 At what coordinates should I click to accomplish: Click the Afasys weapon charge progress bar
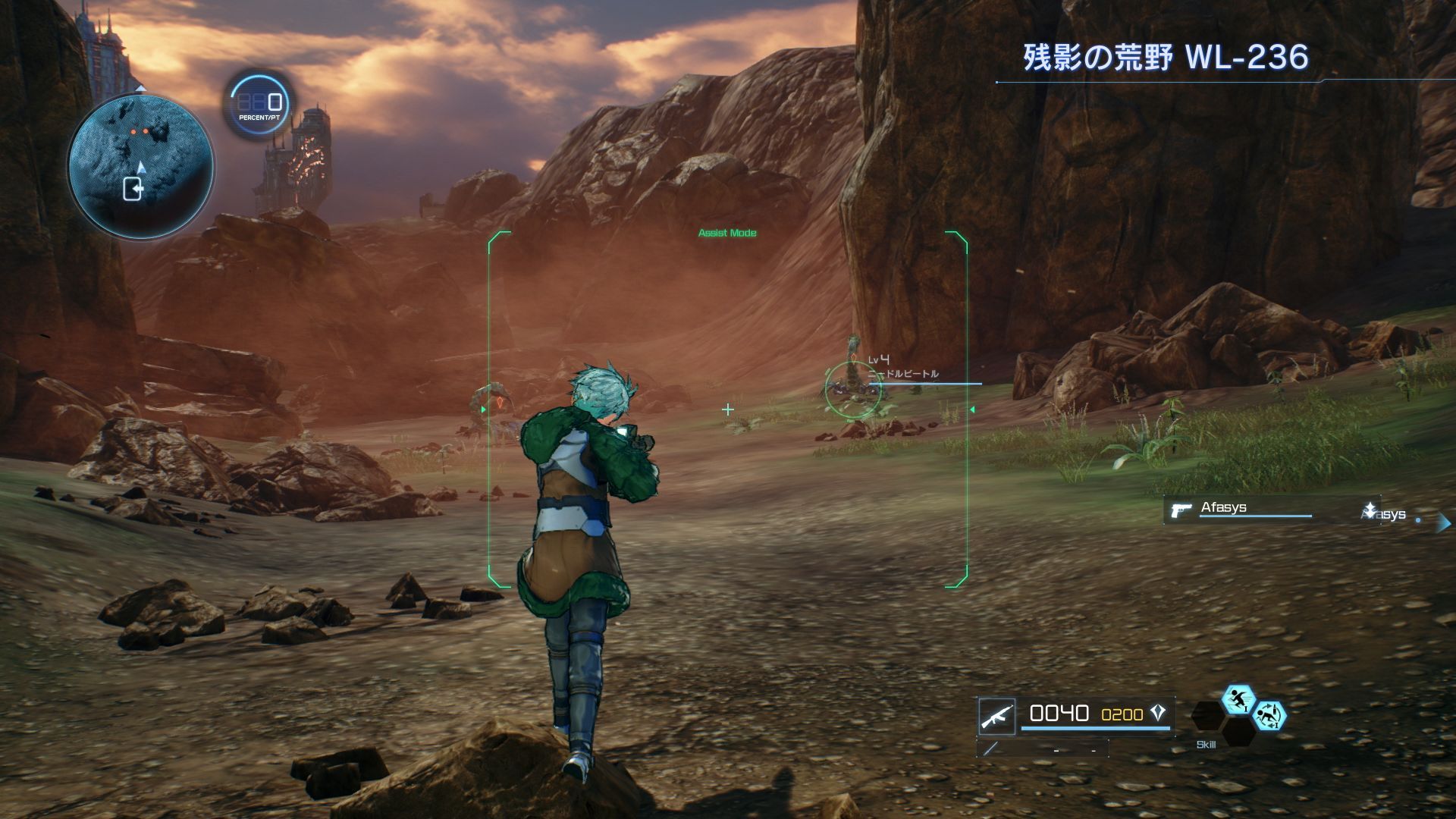[x=1255, y=516]
